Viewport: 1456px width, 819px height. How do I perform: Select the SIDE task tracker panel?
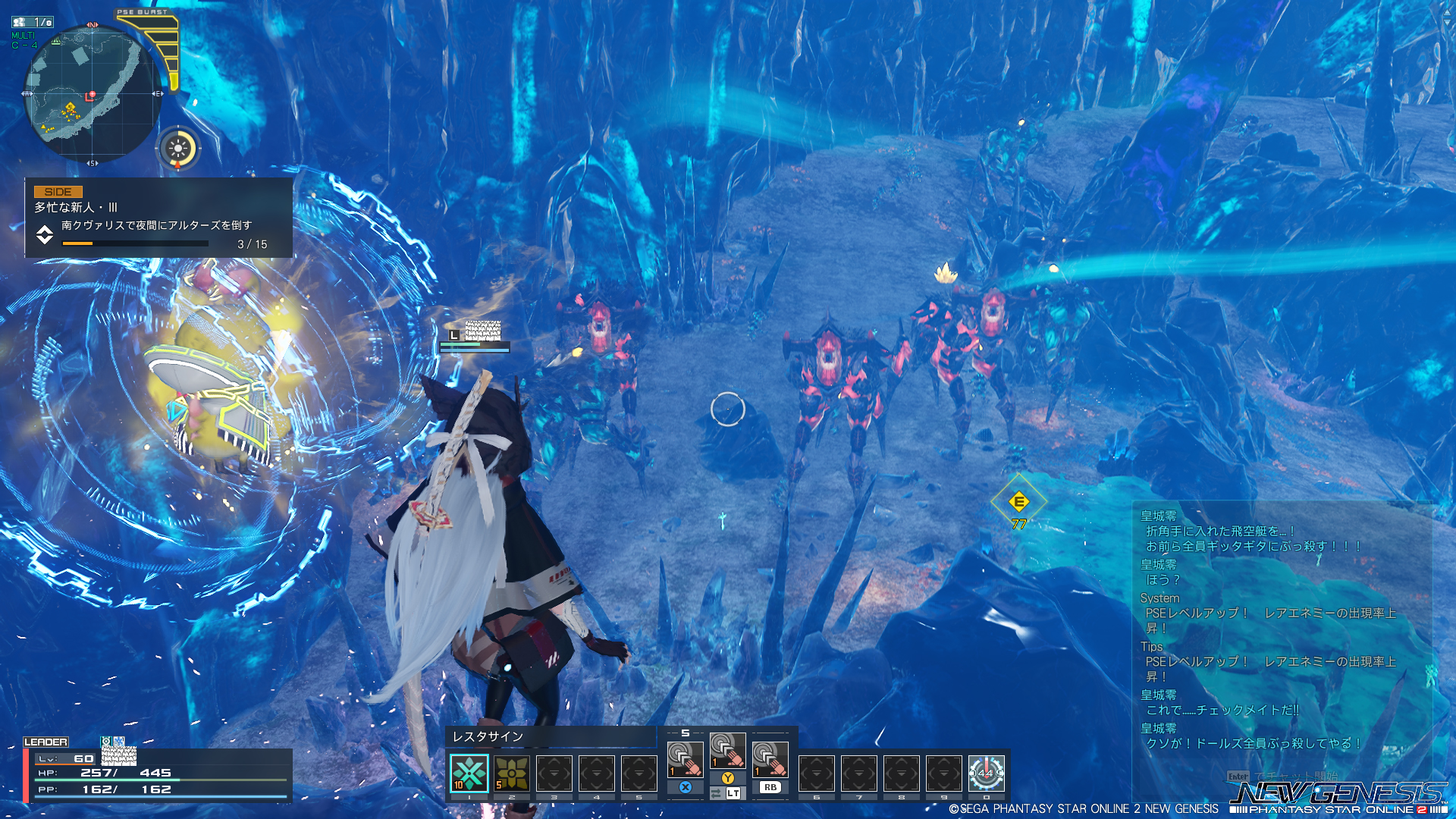[158, 218]
